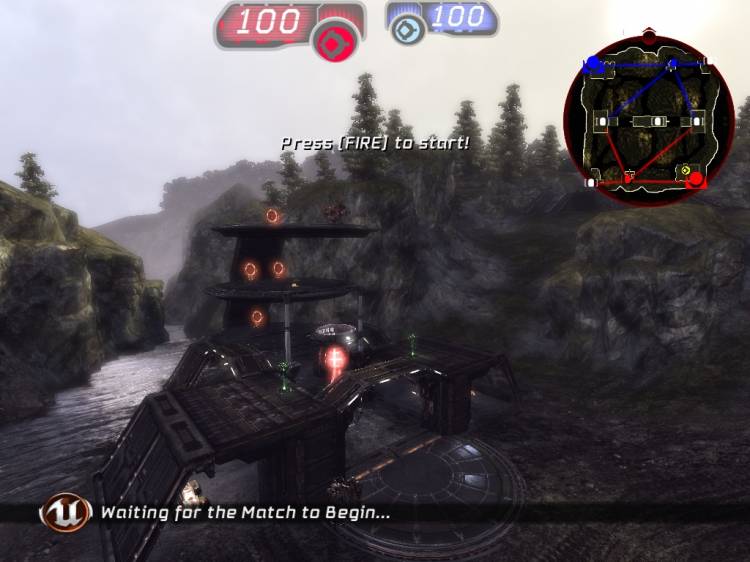Click the center node on the minimap
The image size is (750, 562).
click(656, 121)
